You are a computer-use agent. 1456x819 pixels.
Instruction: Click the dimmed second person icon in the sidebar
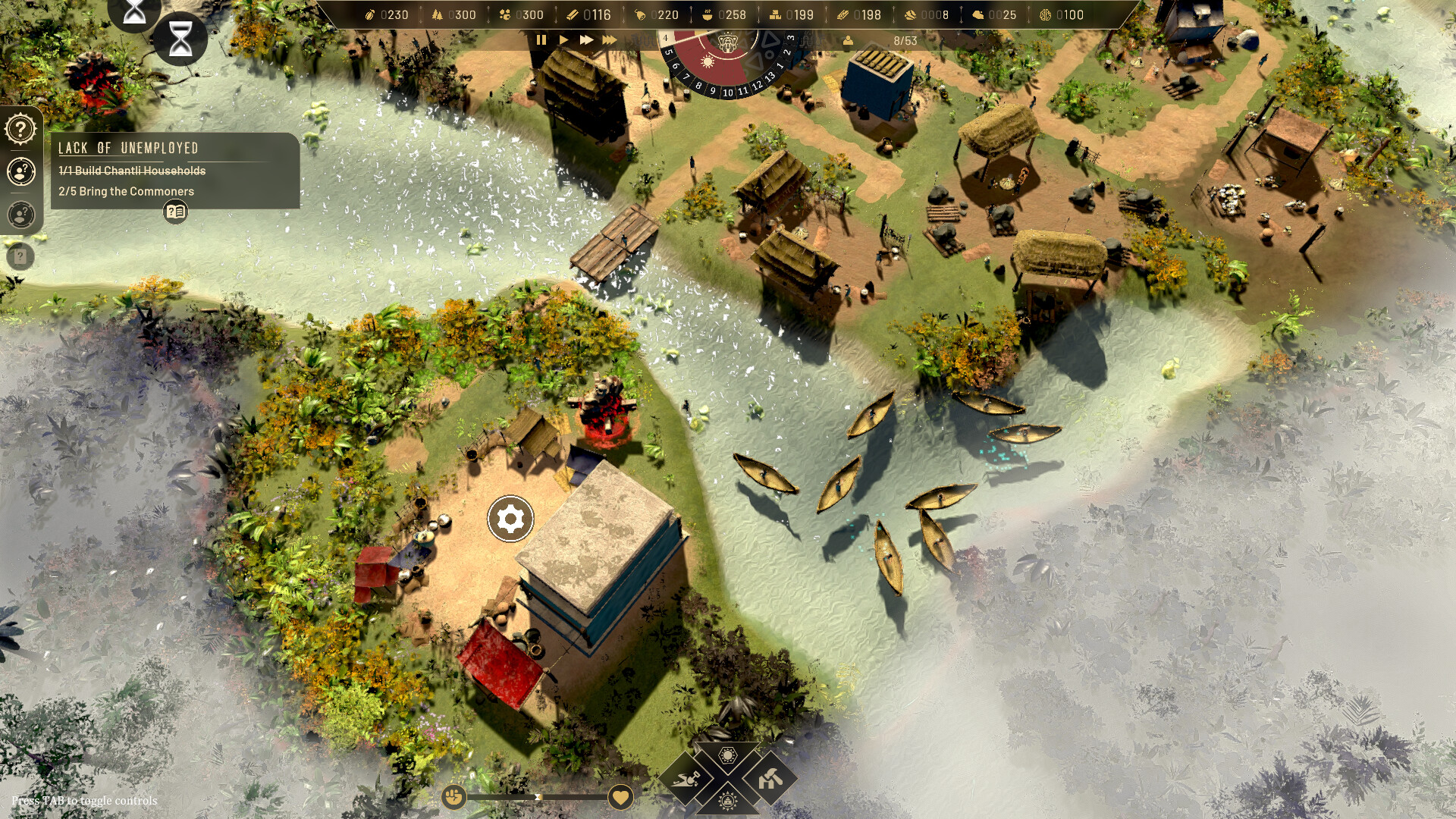point(22,215)
